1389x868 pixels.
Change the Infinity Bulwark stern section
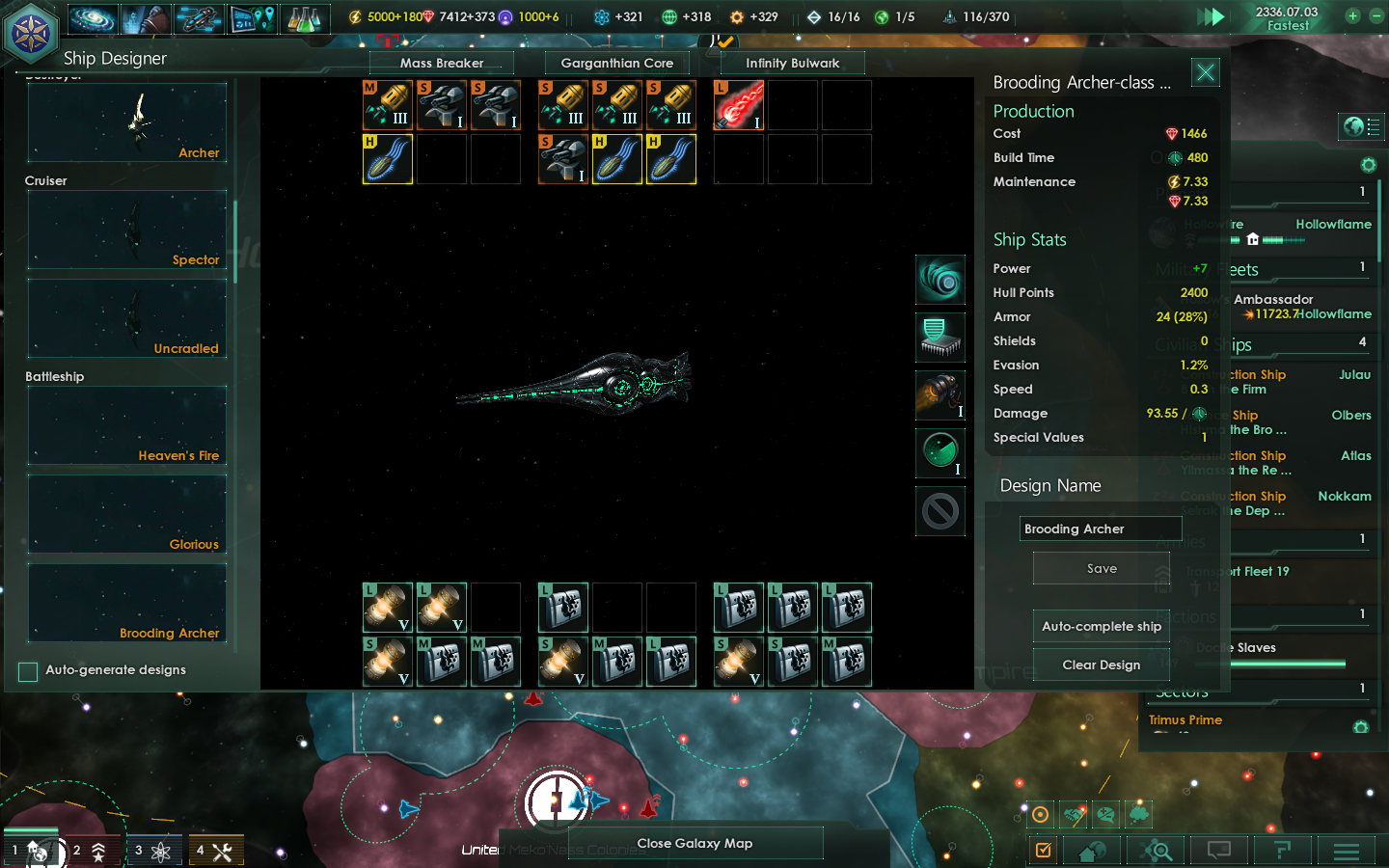click(x=793, y=64)
